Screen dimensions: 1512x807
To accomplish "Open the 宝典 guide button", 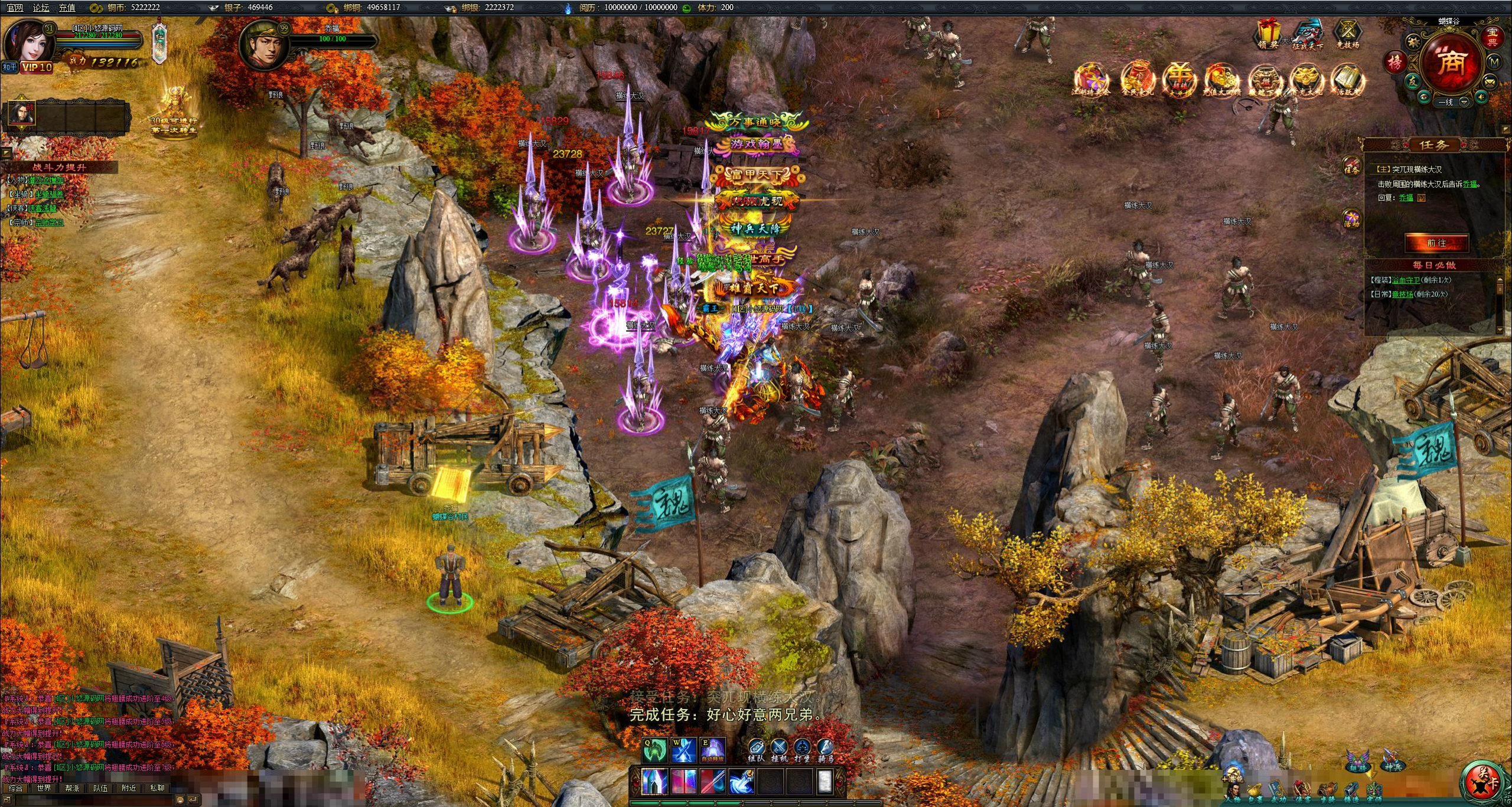I will coord(1493,37).
